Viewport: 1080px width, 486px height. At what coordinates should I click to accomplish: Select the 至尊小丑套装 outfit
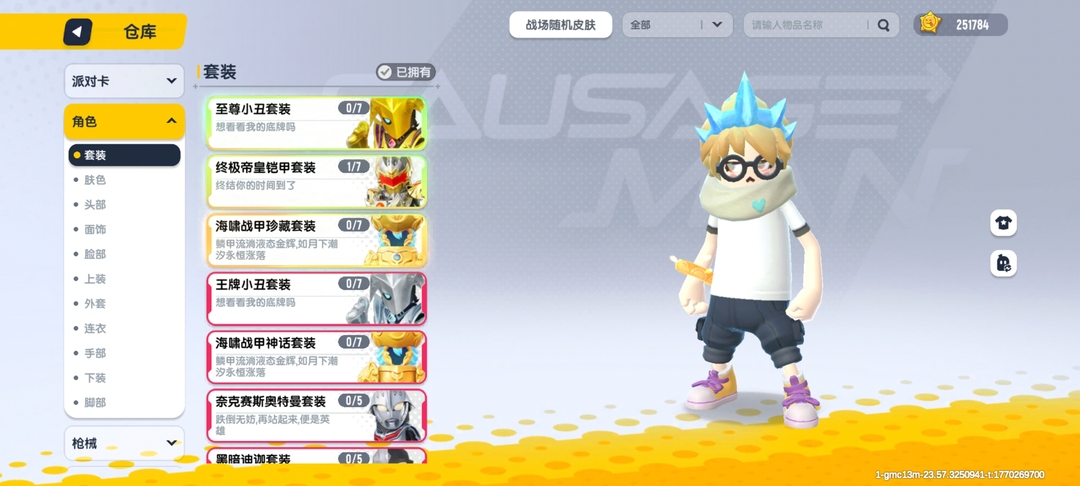316,122
